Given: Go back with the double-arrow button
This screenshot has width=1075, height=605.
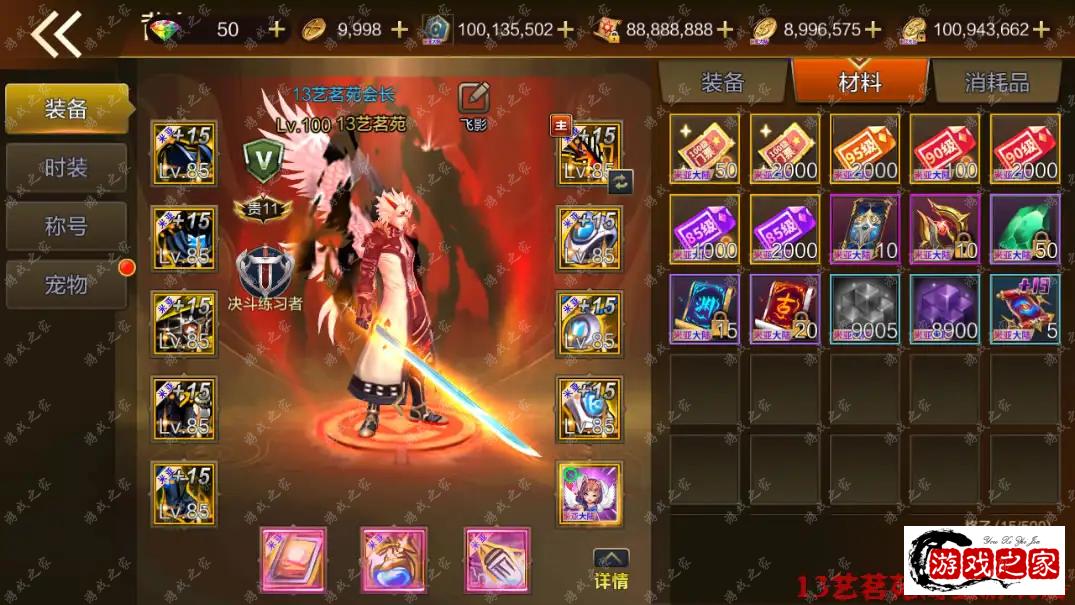Looking at the screenshot, I should coord(56,33).
